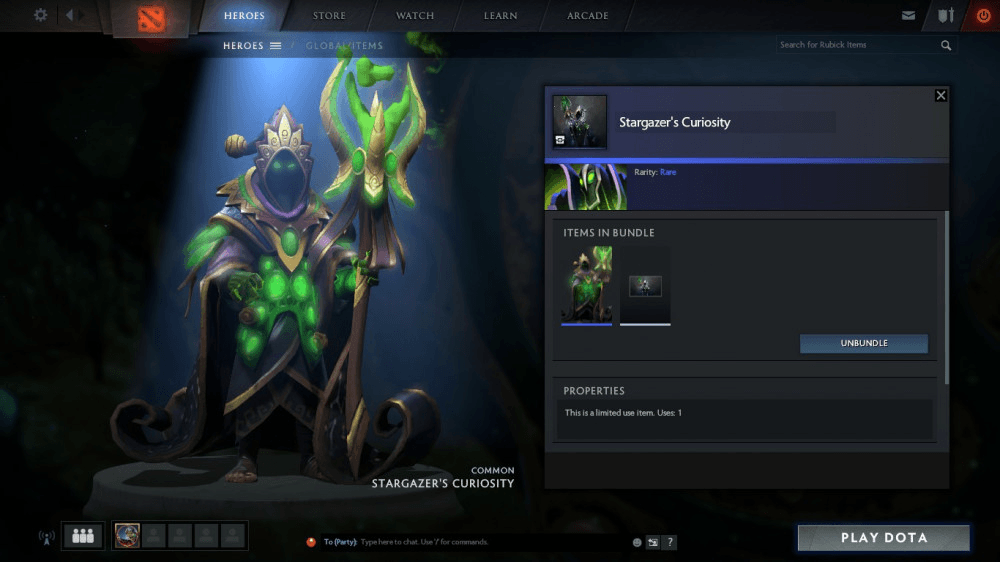
Task: Quit via the red power button
Action: [983, 16]
